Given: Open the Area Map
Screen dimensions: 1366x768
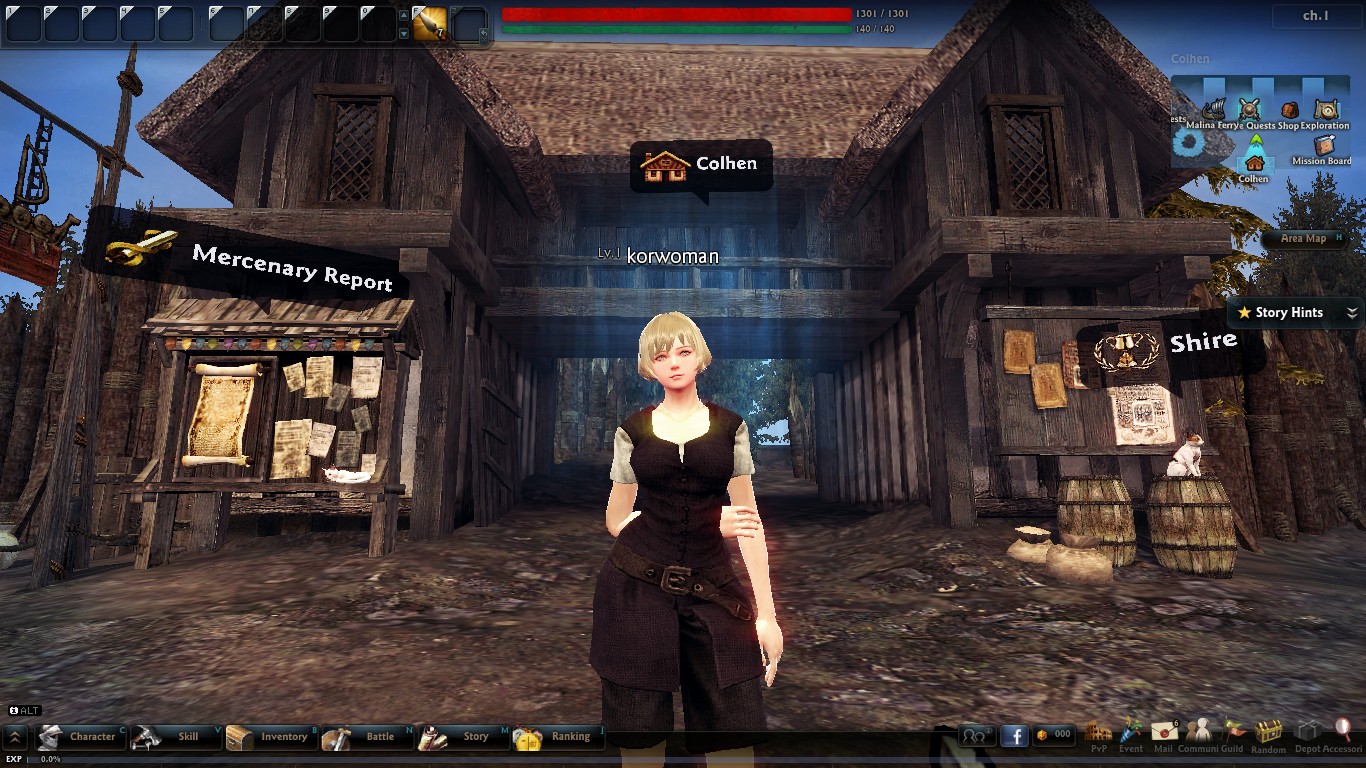Looking at the screenshot, I should 1304,238.
